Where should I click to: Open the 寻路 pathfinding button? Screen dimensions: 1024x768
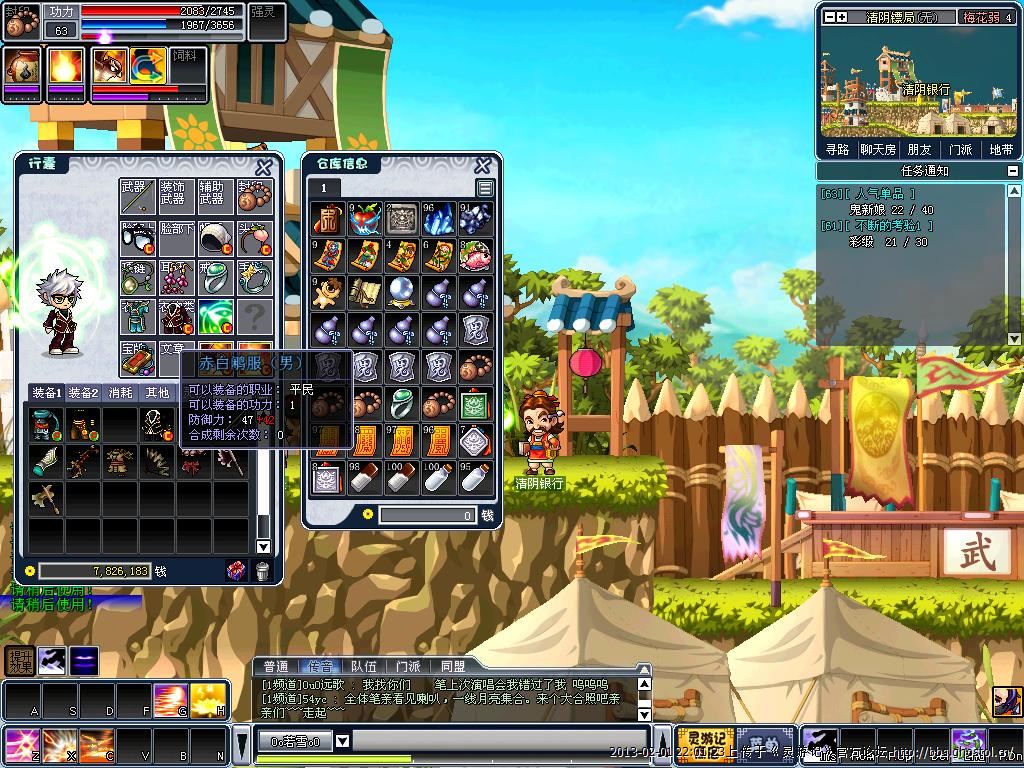point(838,149)
